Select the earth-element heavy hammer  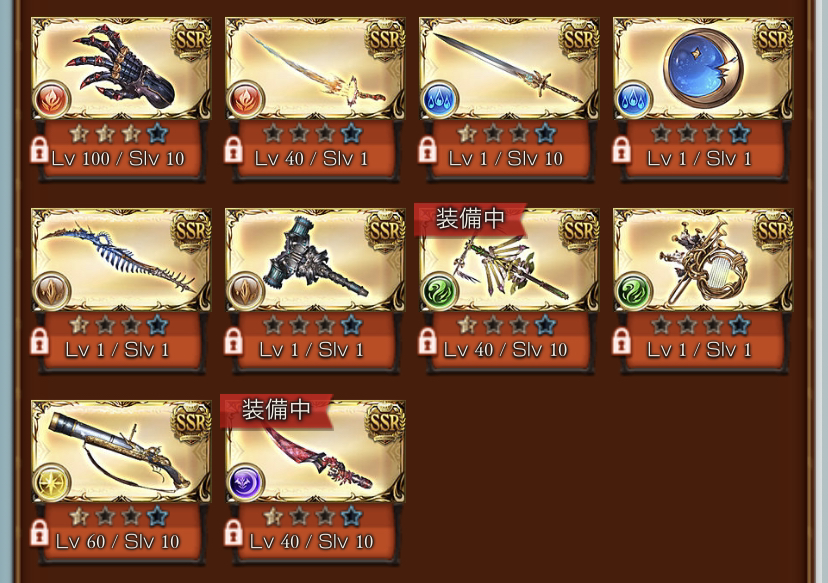pos(315,262)
